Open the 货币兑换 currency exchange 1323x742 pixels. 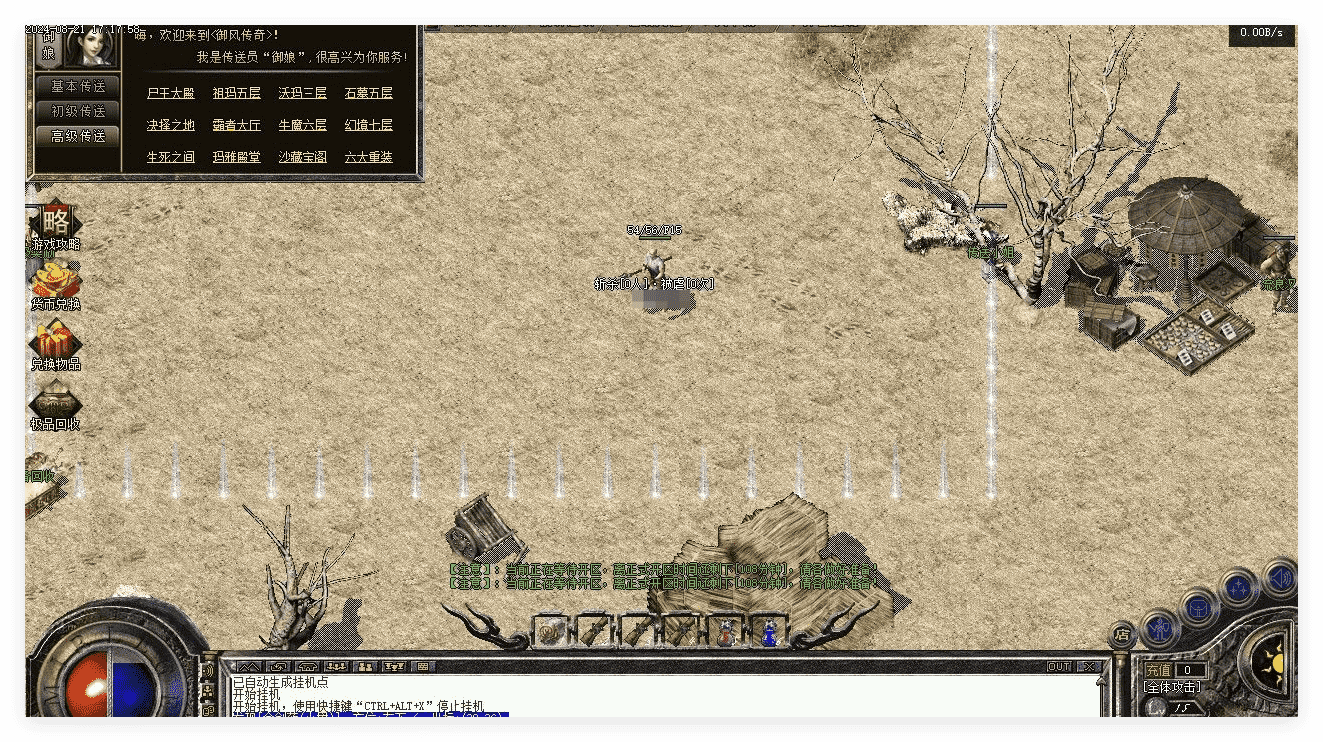pos(56,284)
